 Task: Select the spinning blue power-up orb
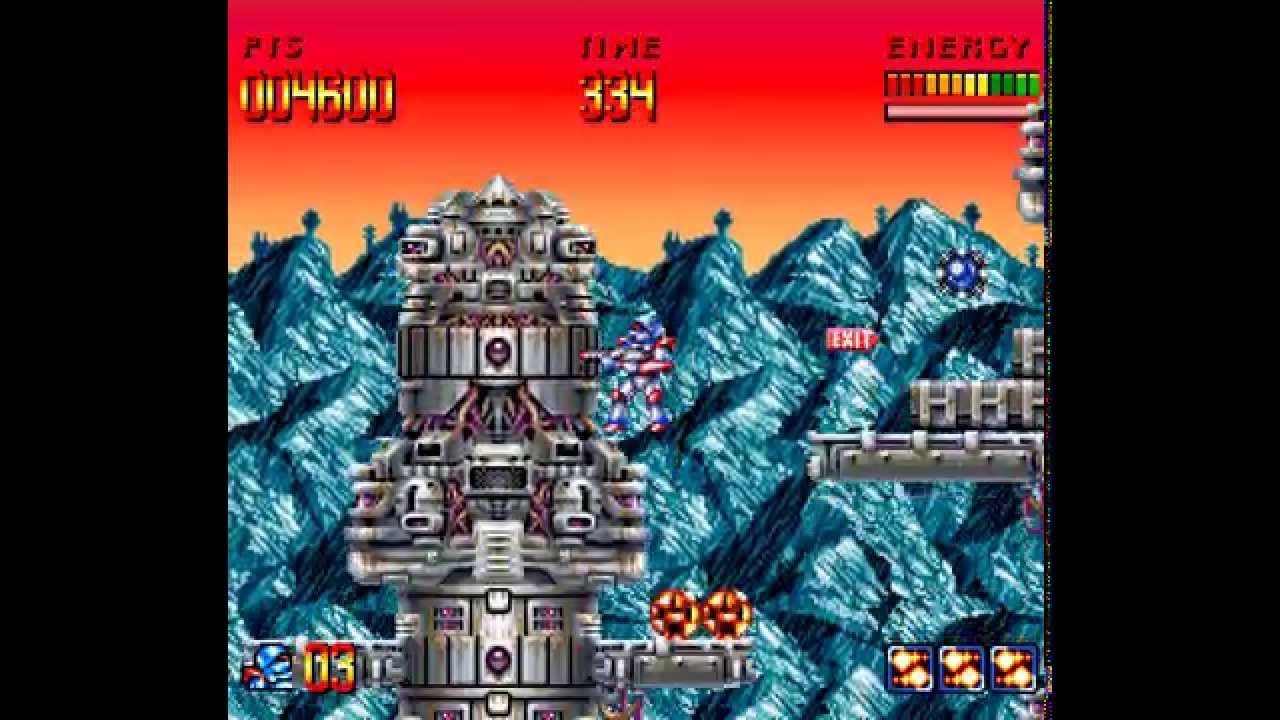959,273
